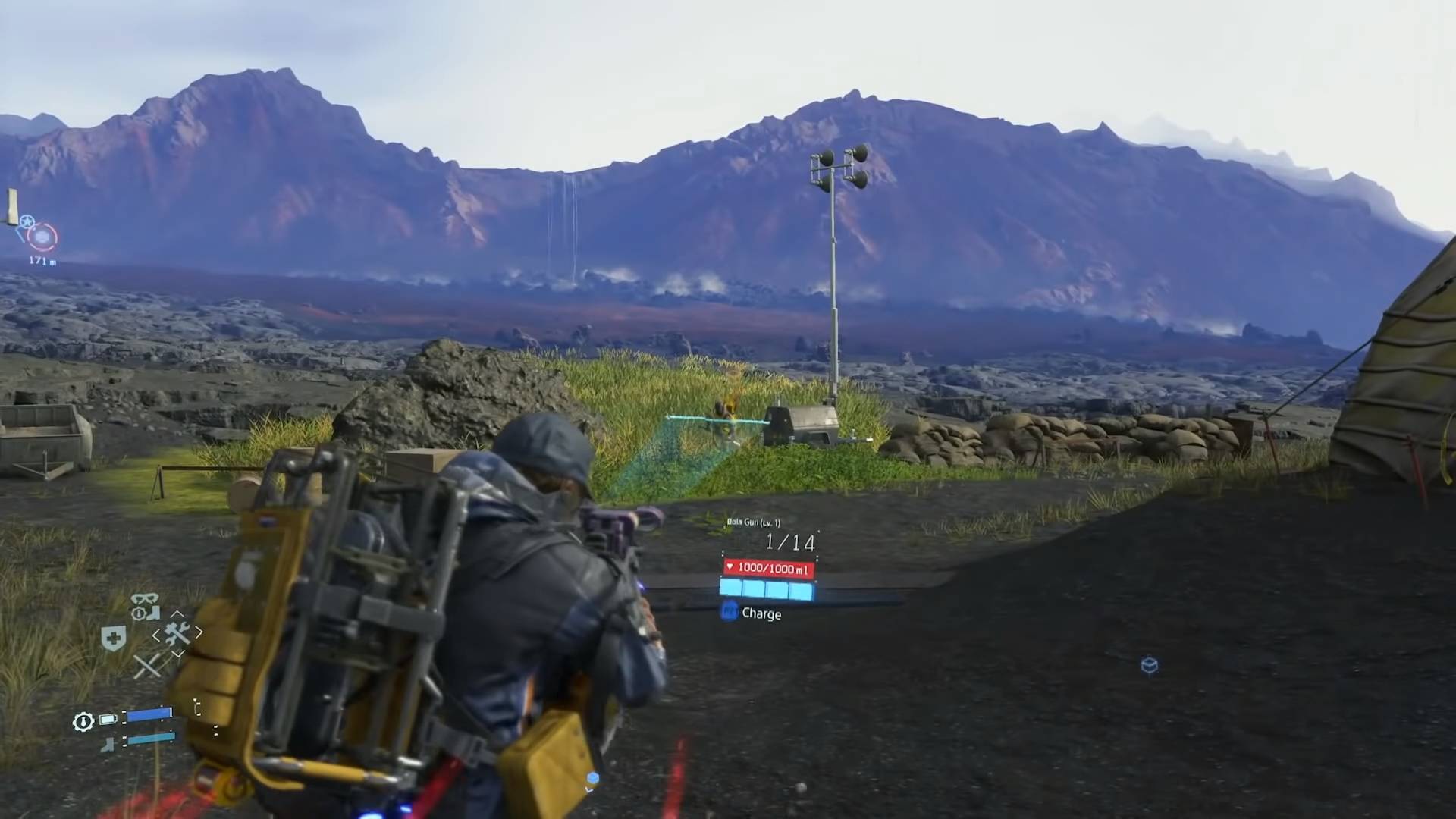Click the crossed weapons unarmed icon
The width and height of the screenshot is (1456, 819).
coord(149,666)
